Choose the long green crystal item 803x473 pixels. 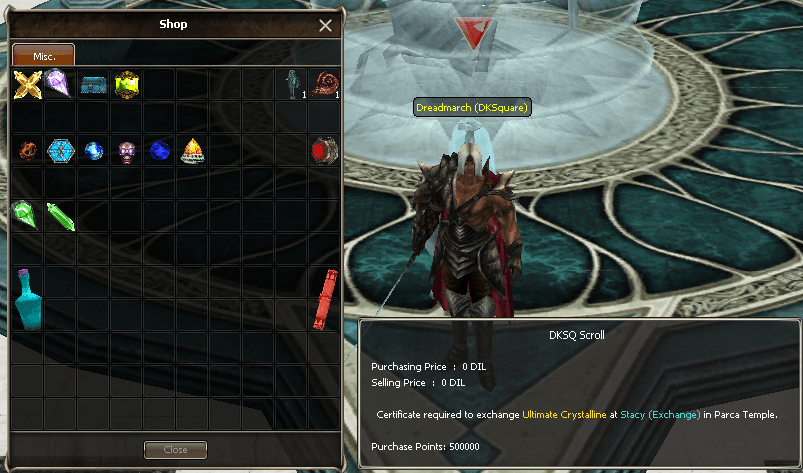pyautogui.click(x=60, y=216)
